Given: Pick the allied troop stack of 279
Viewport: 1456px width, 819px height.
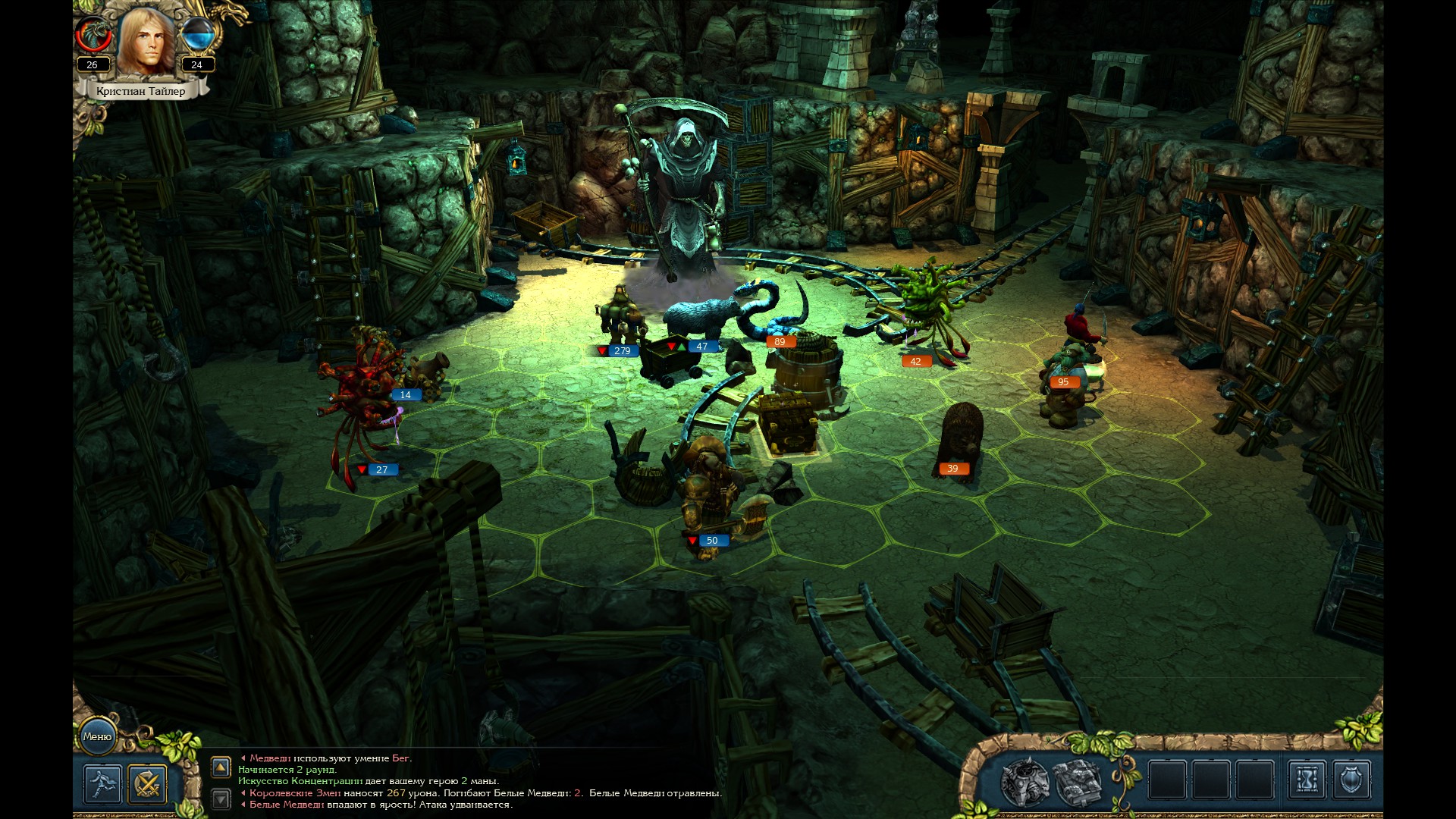Looking at the screenshot, I should (622, 318).
